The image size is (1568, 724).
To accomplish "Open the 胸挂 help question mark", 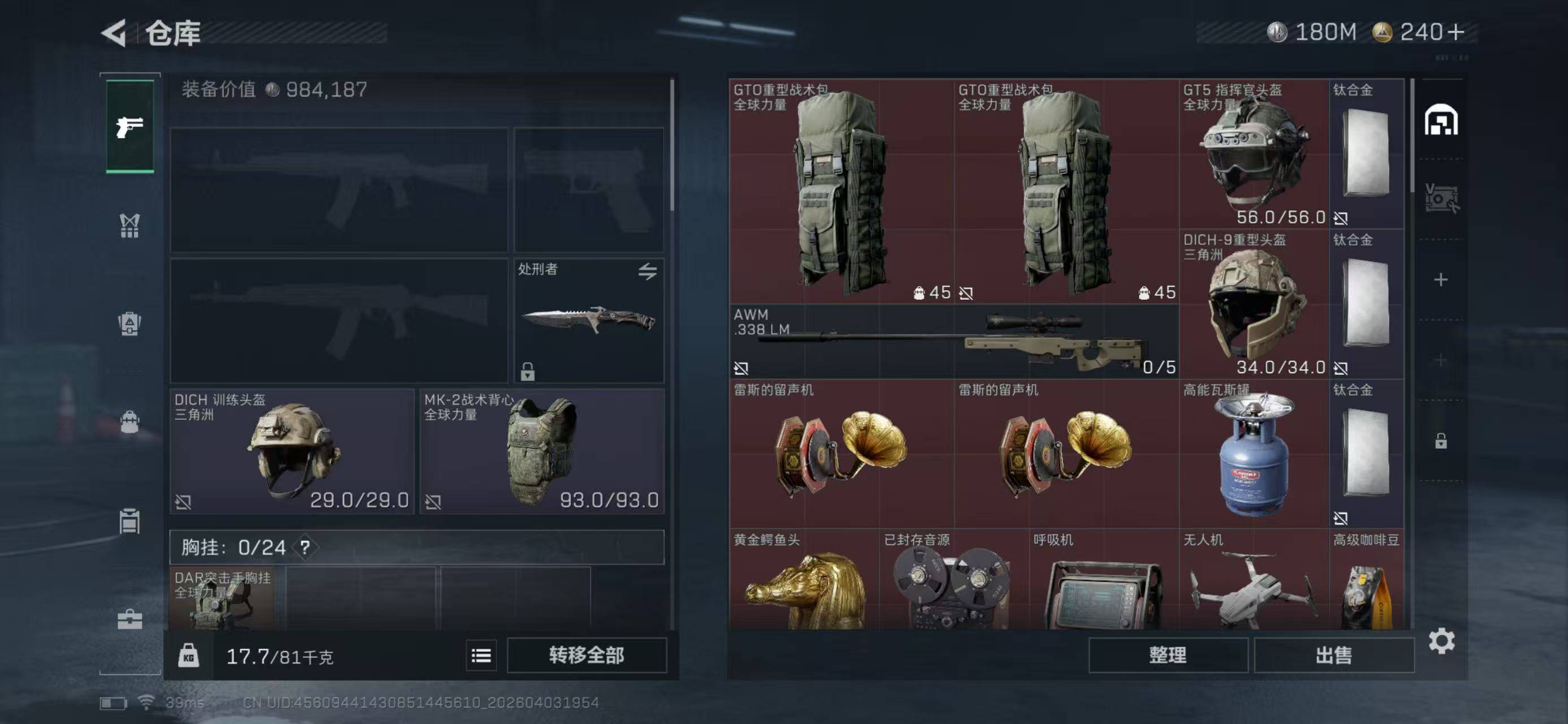I will (305, 548).
